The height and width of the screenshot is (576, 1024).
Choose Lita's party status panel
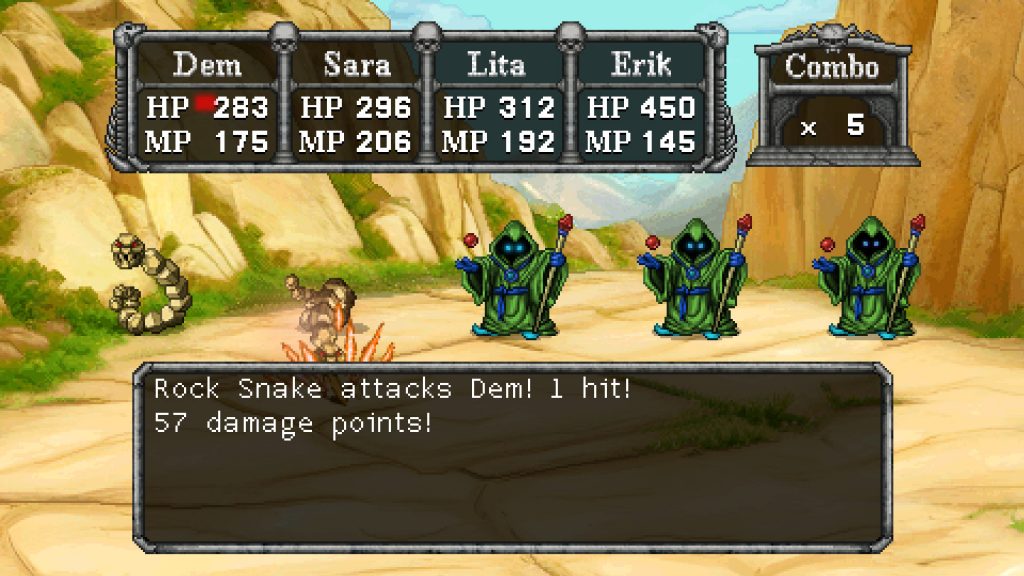[497, 105]
